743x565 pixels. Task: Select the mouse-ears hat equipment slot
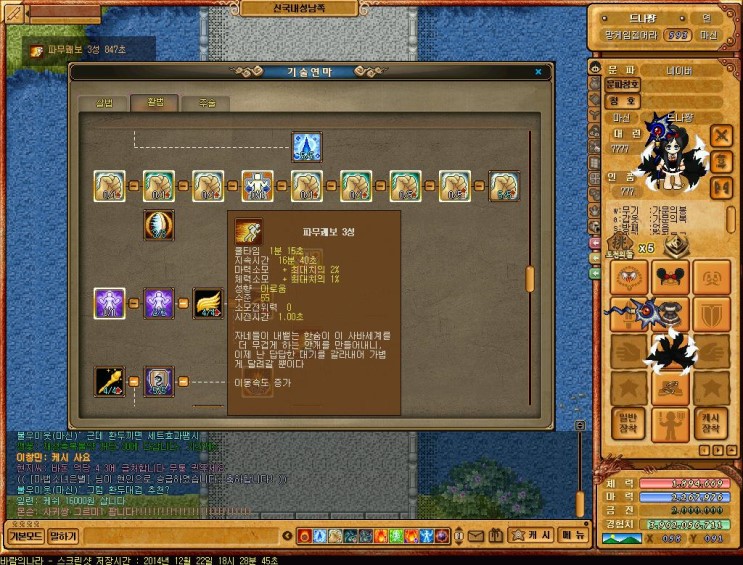tap(669, 277)
